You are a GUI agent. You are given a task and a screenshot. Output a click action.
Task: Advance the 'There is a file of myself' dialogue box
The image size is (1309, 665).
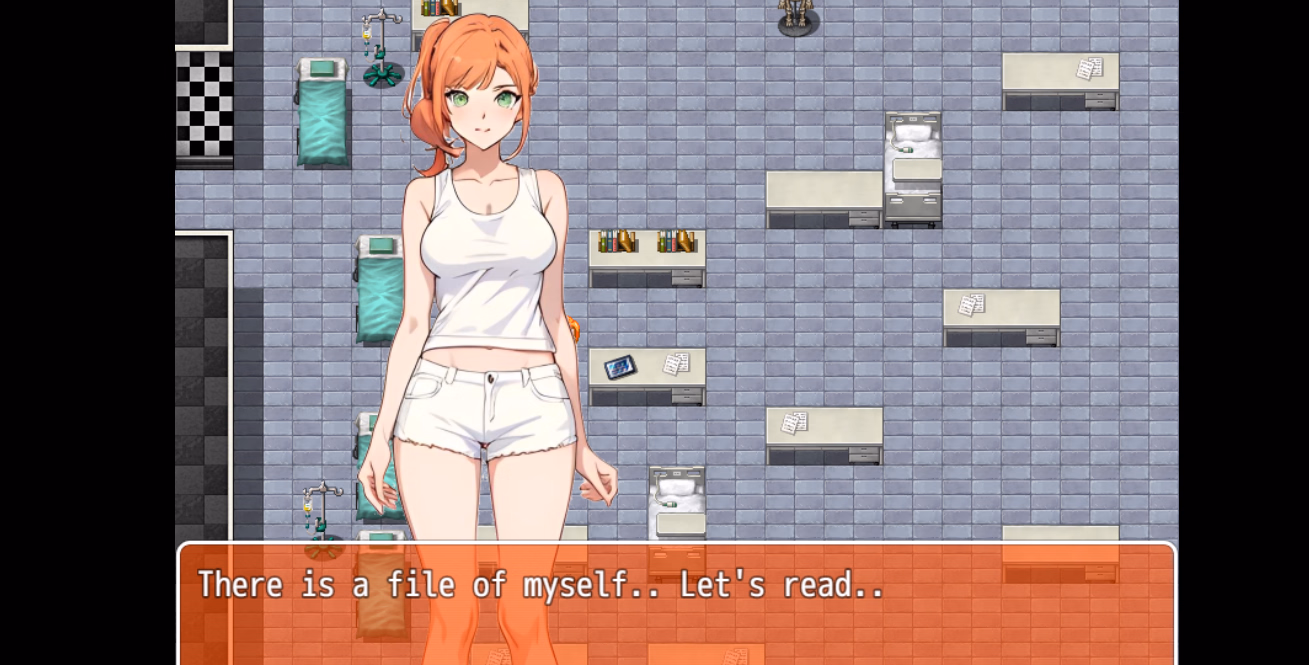pyautogui.click(x=676, y=603)
